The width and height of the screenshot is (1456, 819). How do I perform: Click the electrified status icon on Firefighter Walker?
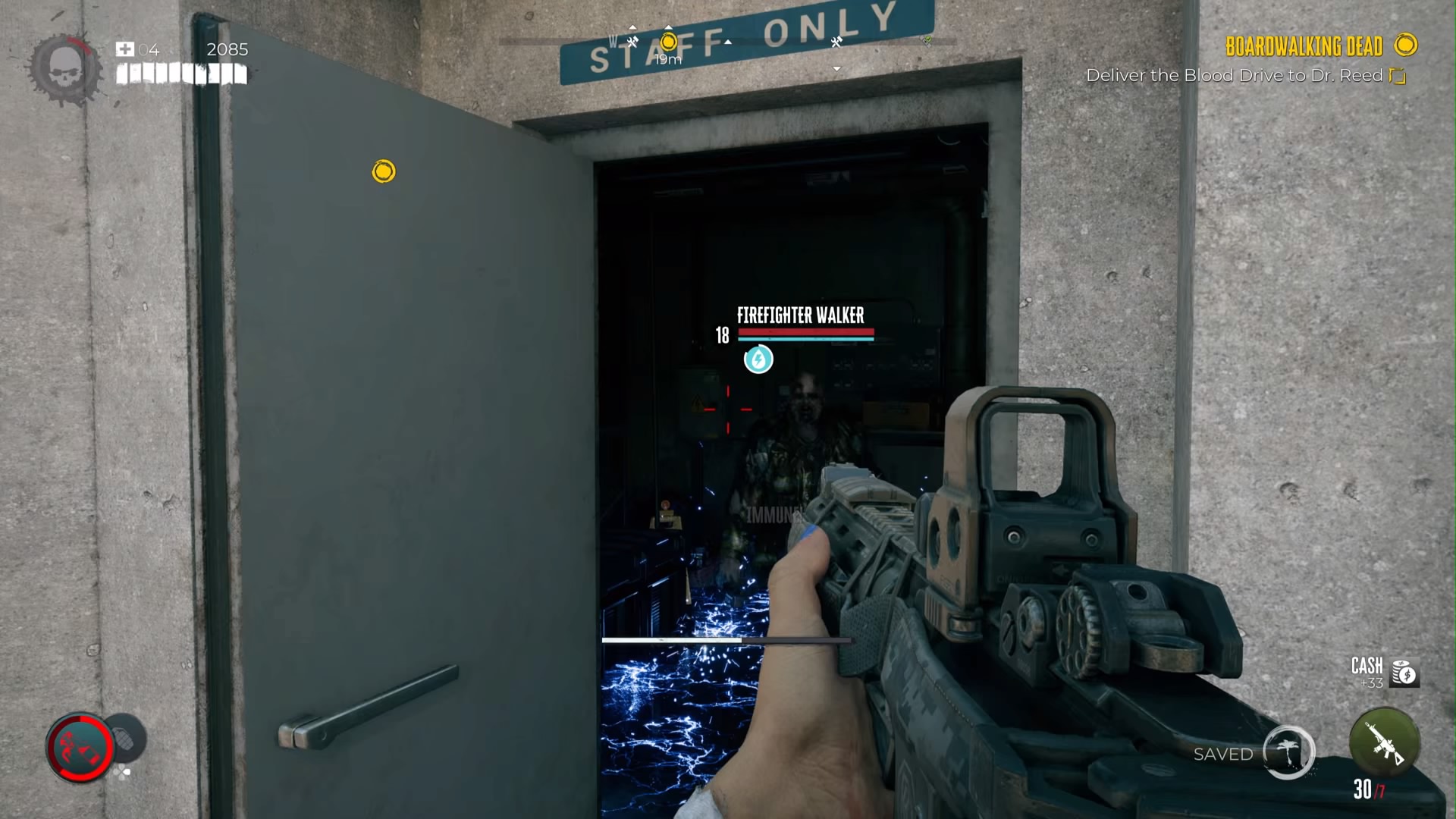[758, 360]
